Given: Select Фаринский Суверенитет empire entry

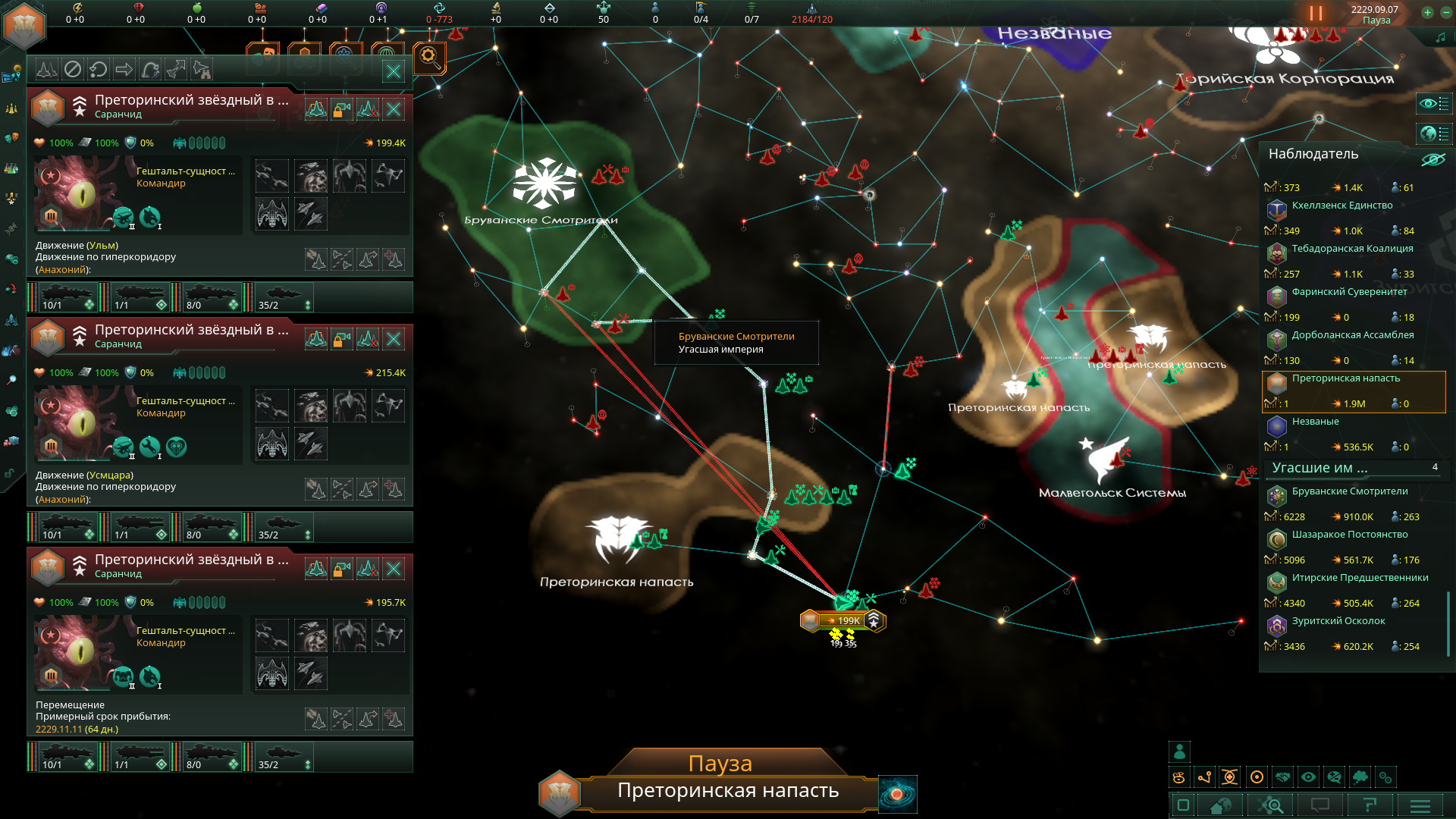Looking at the screenshot, I should [1349, 292].
